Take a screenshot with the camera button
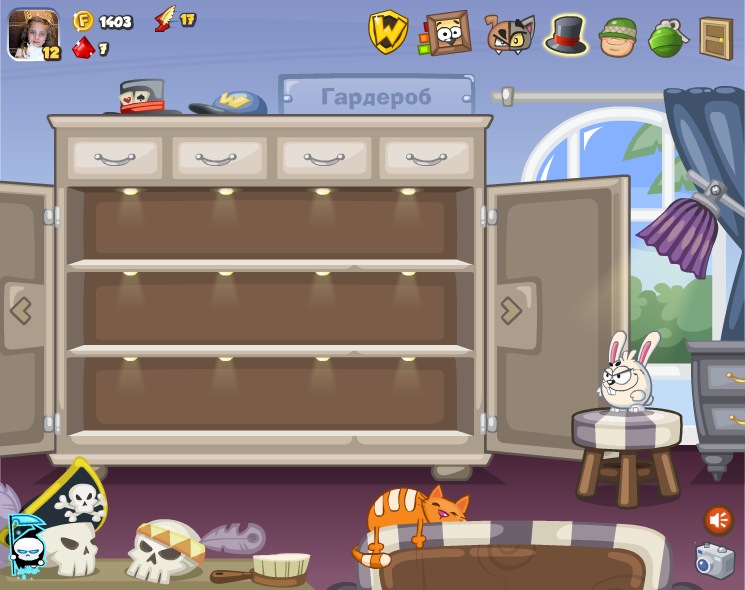The width and height of the screenshot is (745, 590). click(x=715, y=561)
